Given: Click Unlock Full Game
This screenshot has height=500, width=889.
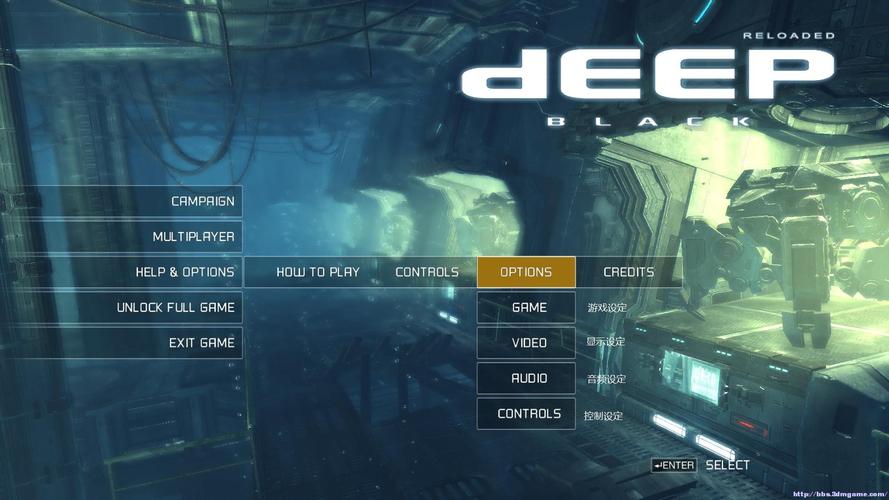Looking at the screenshot, I should pos(175,307).
